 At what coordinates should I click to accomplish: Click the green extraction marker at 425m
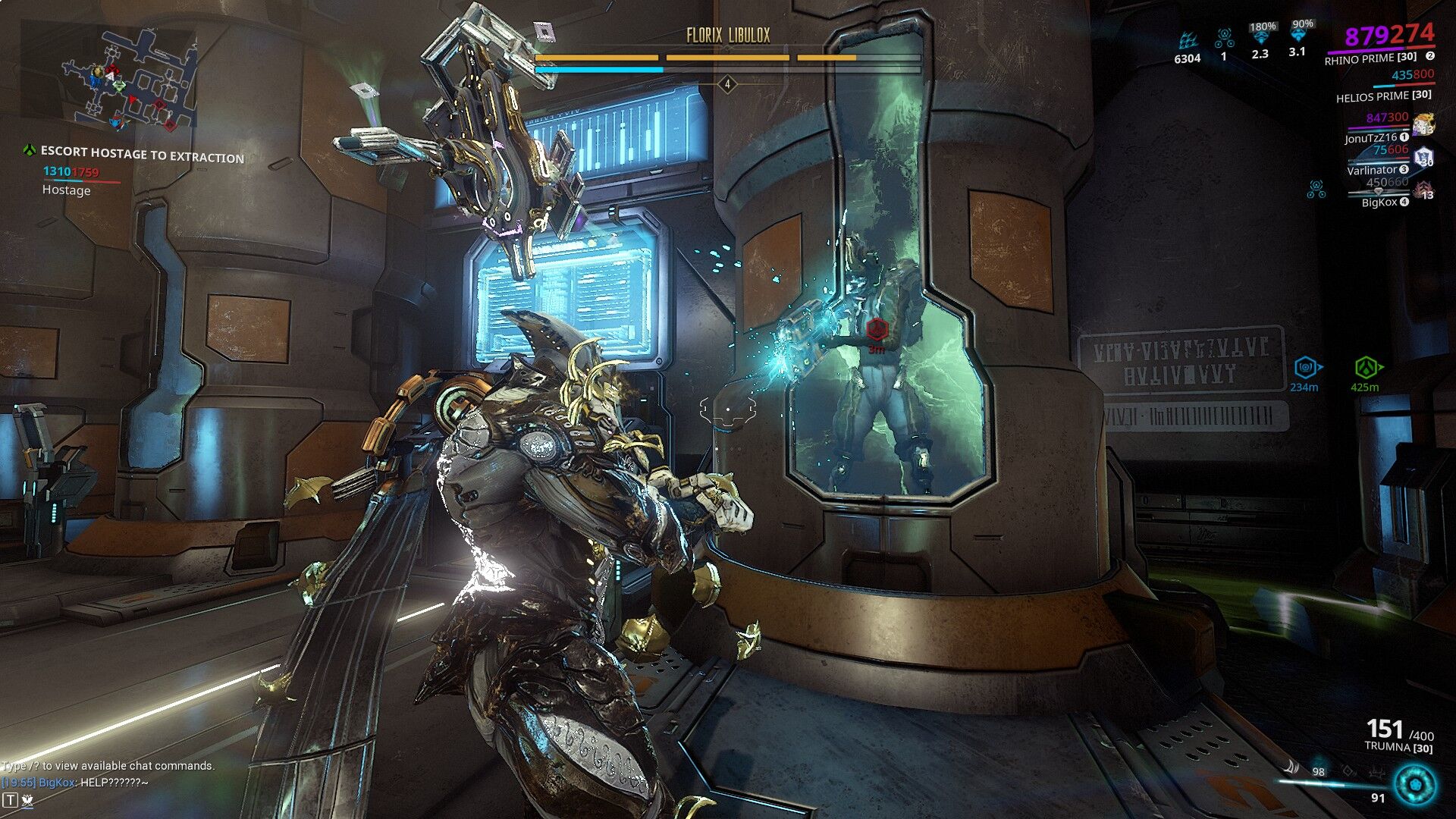[1366, 368]
